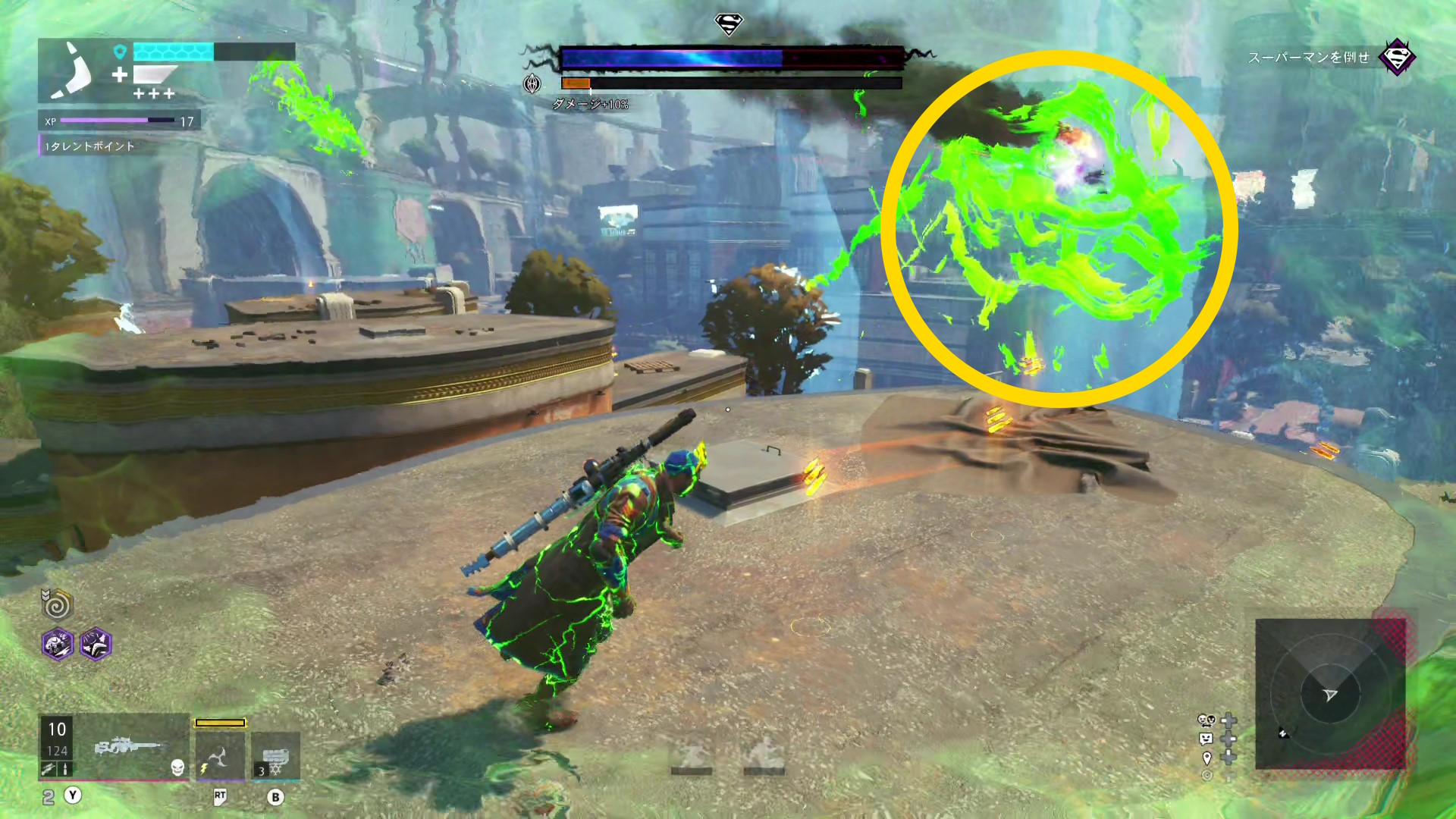Click the Superman objective tracker emblem
Image resolution: width=1456 pixels, height=819 pixels.
[1397, 57]
